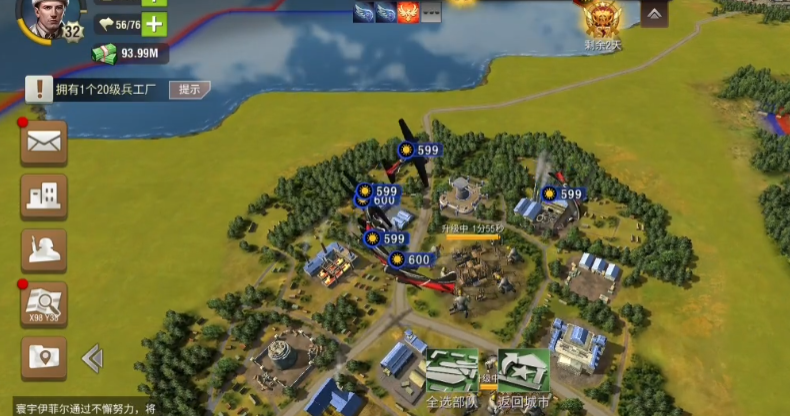Return to city with 返回城市
This screenshot has width=790, height=416.
click(524, 375)
